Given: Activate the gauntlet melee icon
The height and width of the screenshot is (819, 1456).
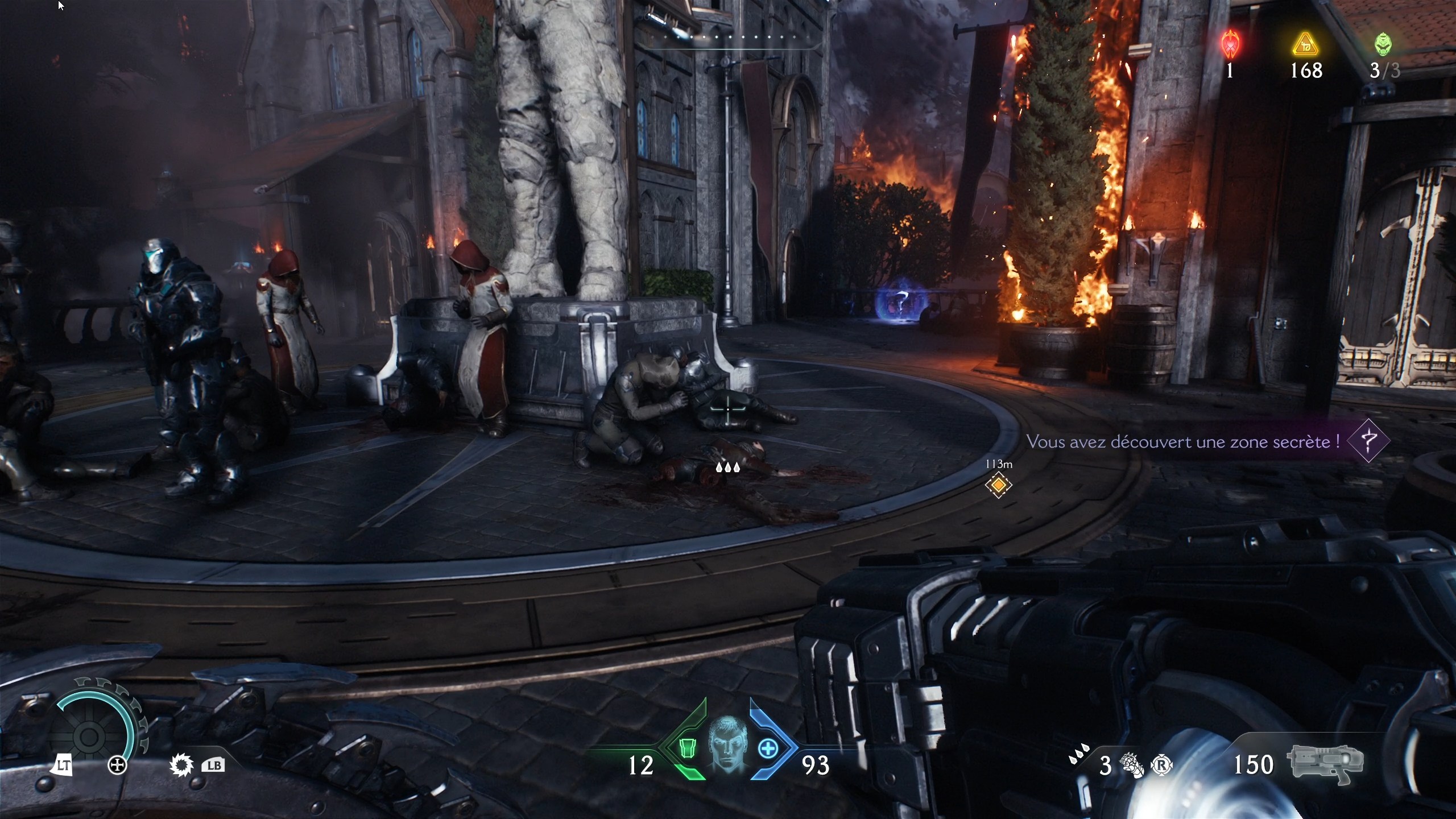Looking at the screenshot, I should [x=1132, y=765].
